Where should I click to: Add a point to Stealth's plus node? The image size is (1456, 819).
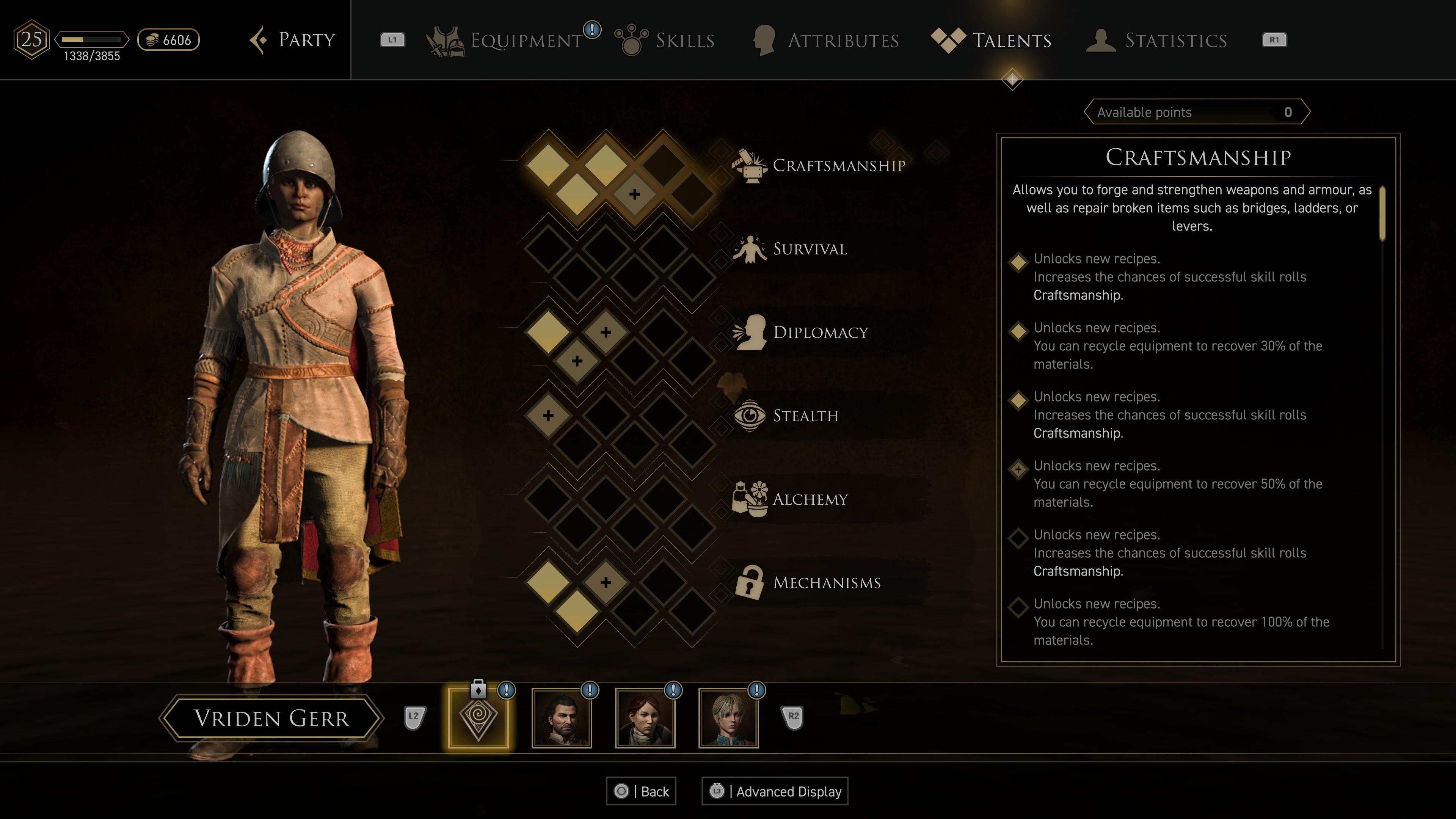548,416
